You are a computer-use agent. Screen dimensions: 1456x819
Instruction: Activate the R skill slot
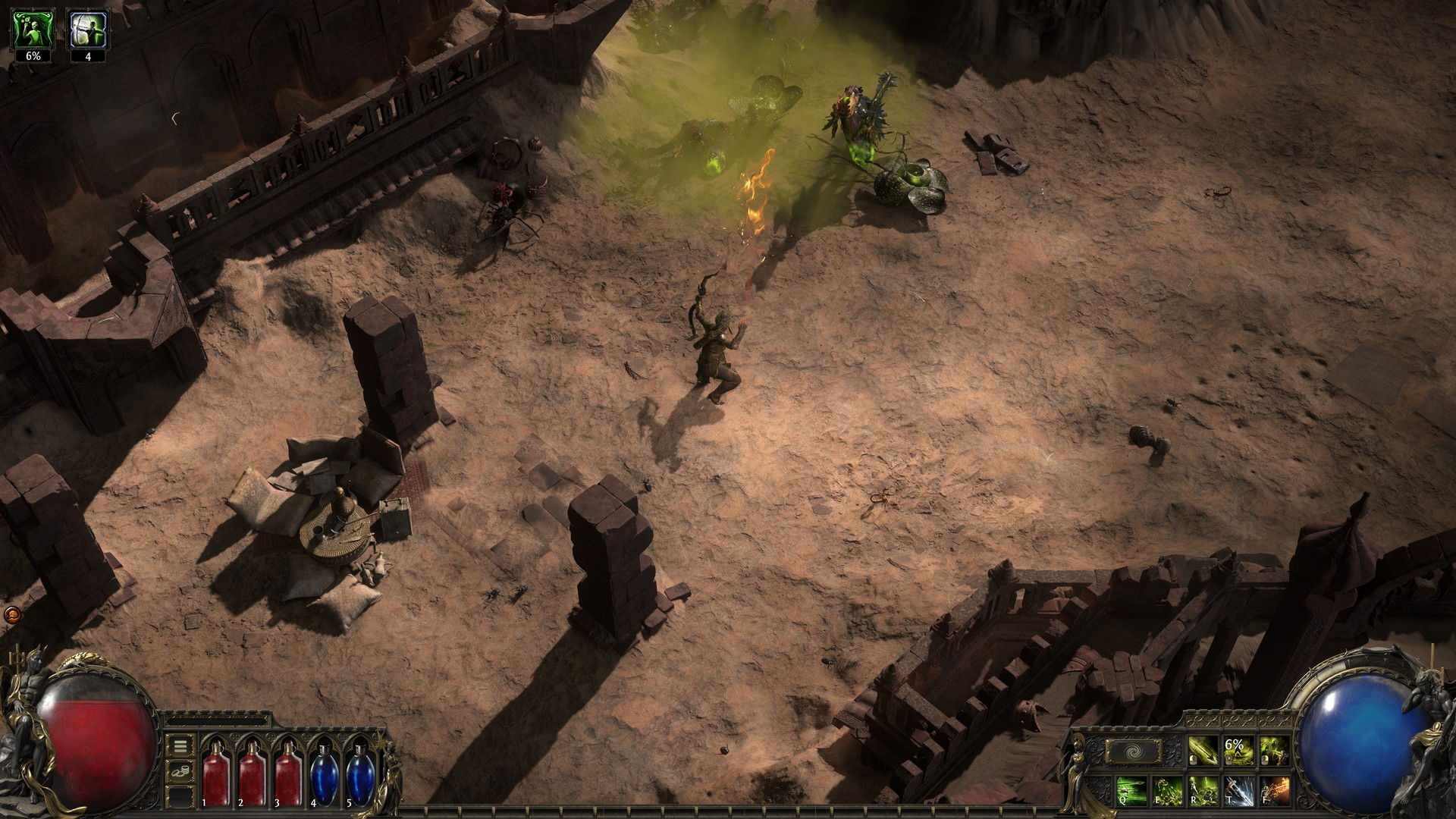coord(1203,790)
